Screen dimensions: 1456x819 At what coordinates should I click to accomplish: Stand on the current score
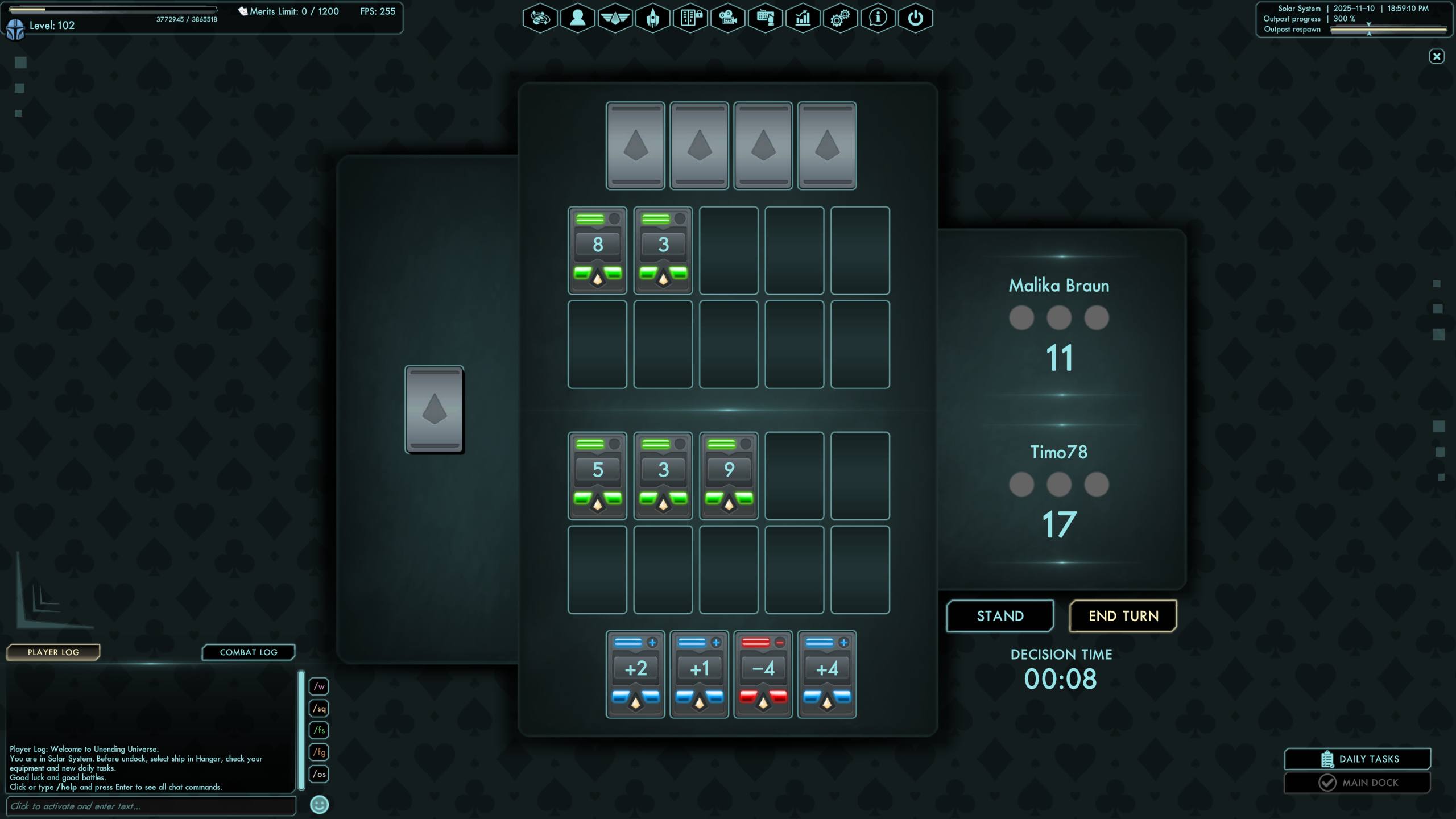1000,616
